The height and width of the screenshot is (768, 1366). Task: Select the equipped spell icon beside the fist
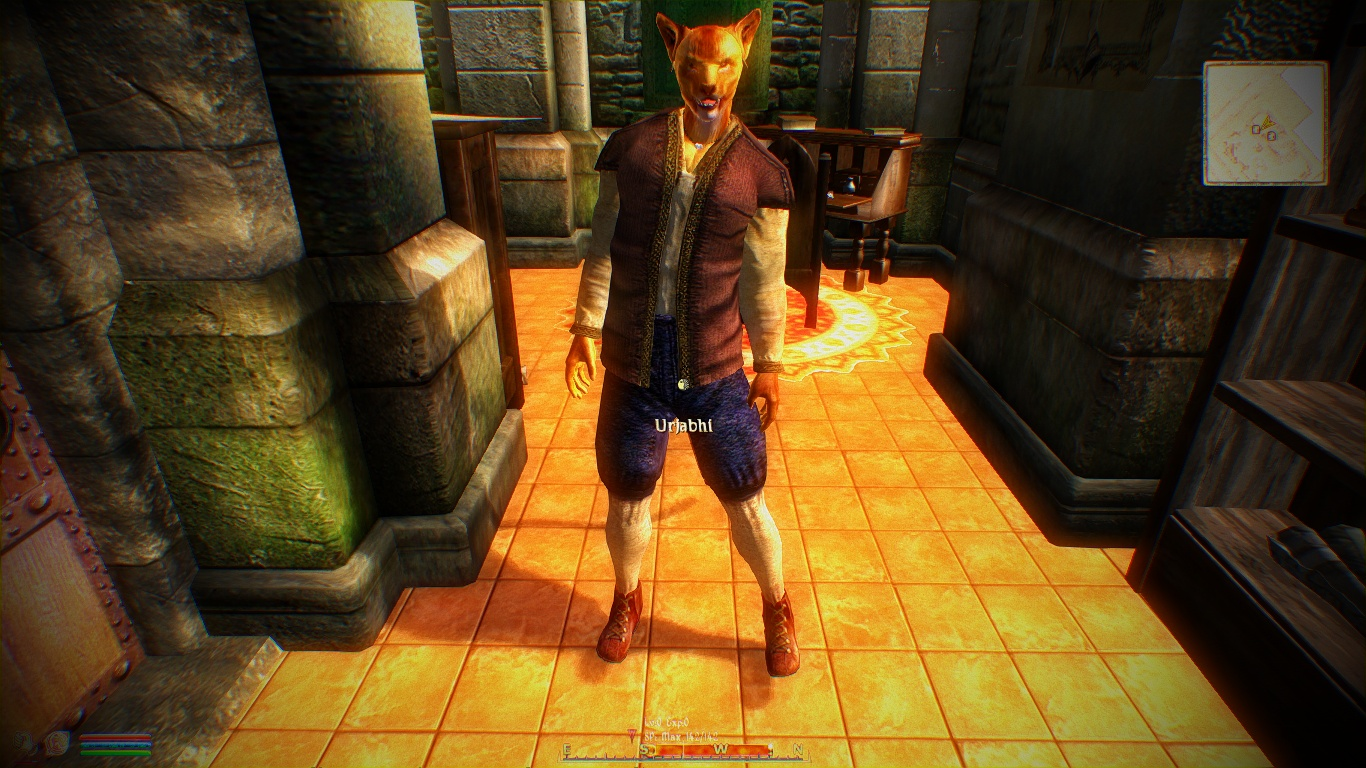coord(56,743)
